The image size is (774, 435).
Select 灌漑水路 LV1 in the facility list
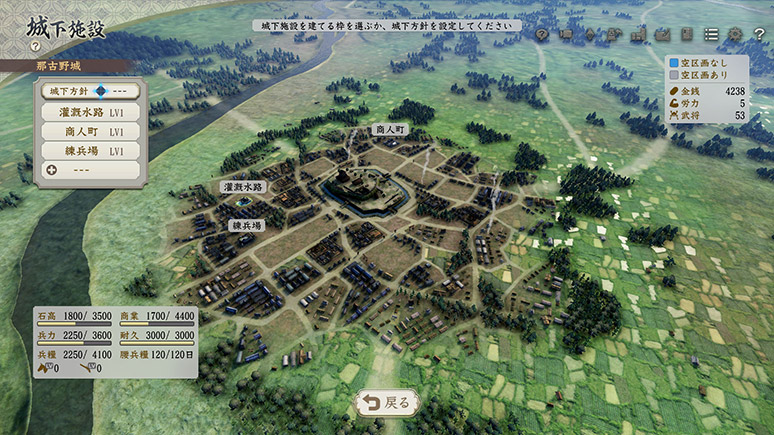pyautogui.click(x=89, y=112)
